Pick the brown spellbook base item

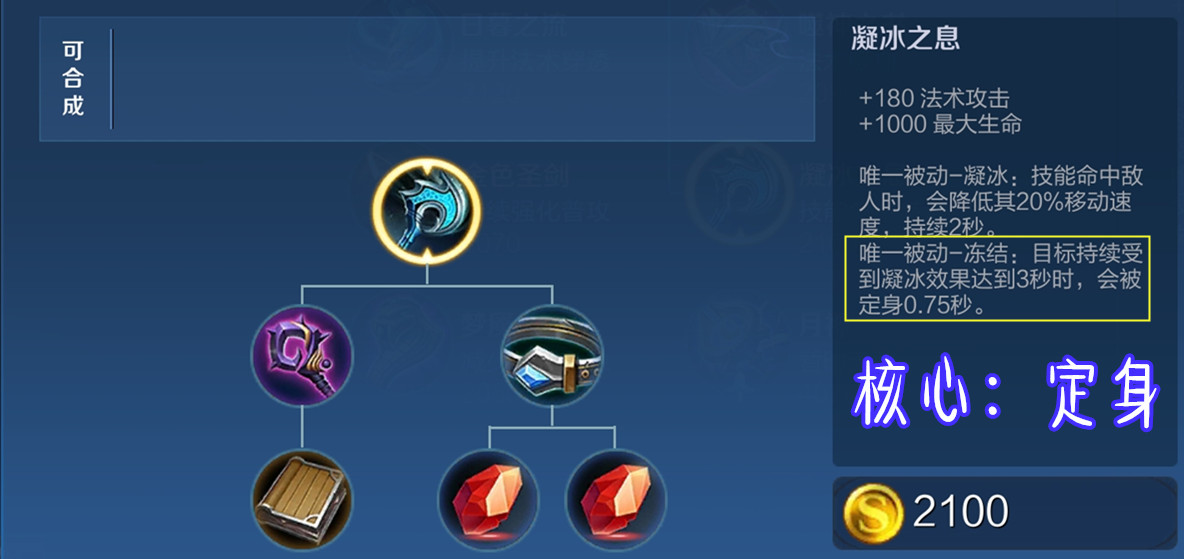[x=302, y=499]
